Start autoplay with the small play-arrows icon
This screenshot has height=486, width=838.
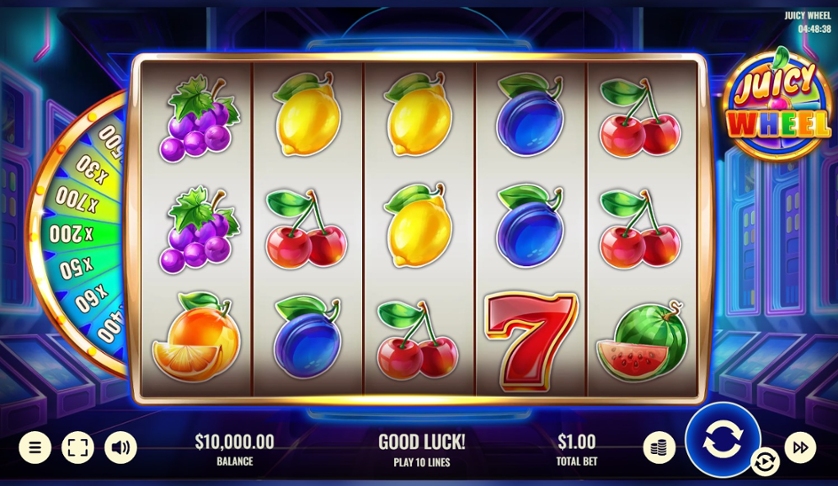click(x=765, y=461)
